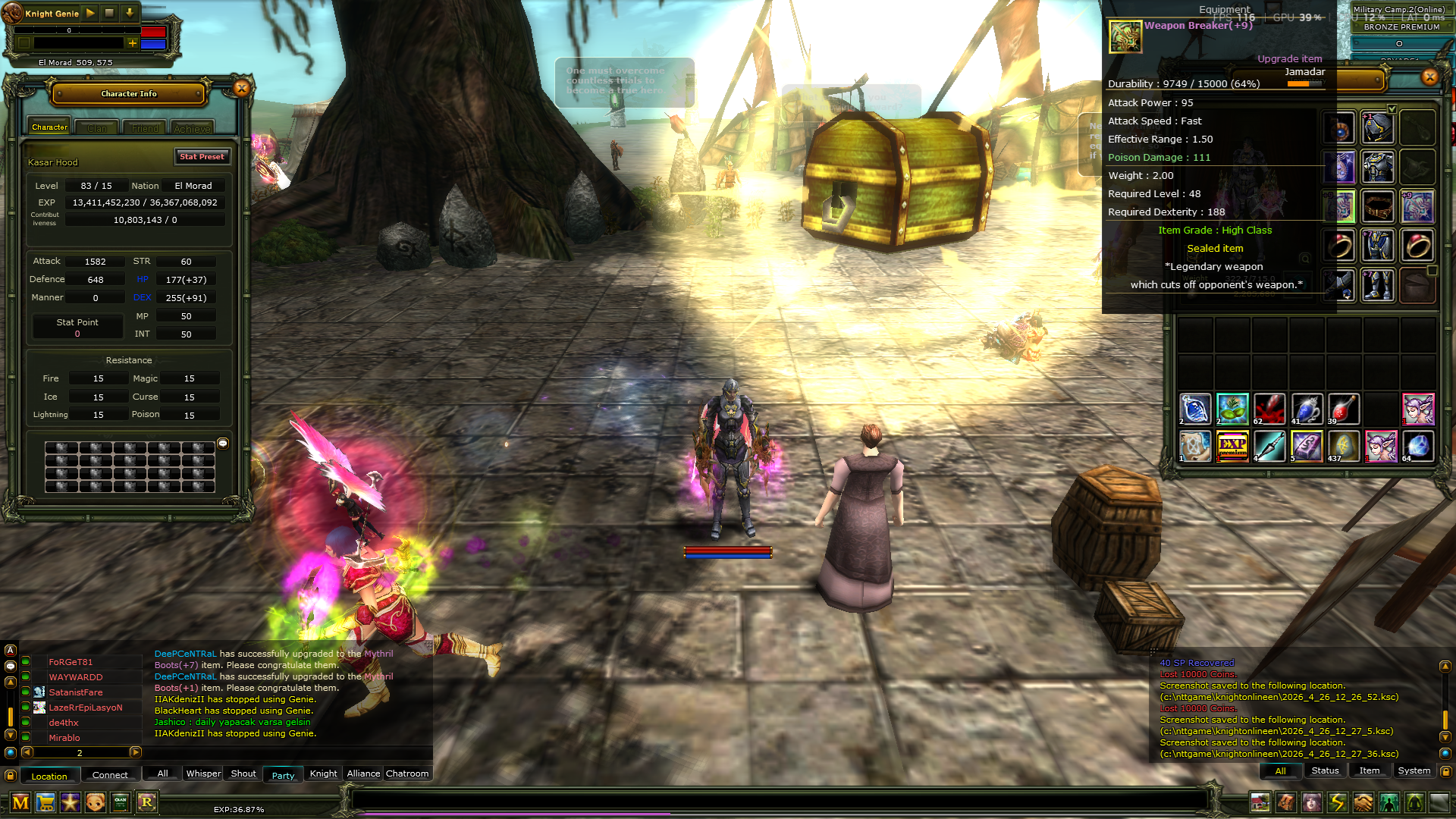The width and height of the screenshot is (1456, 819).
Task: Click the Connect button near the chat tabs
Action: click(x=110, y=774)
